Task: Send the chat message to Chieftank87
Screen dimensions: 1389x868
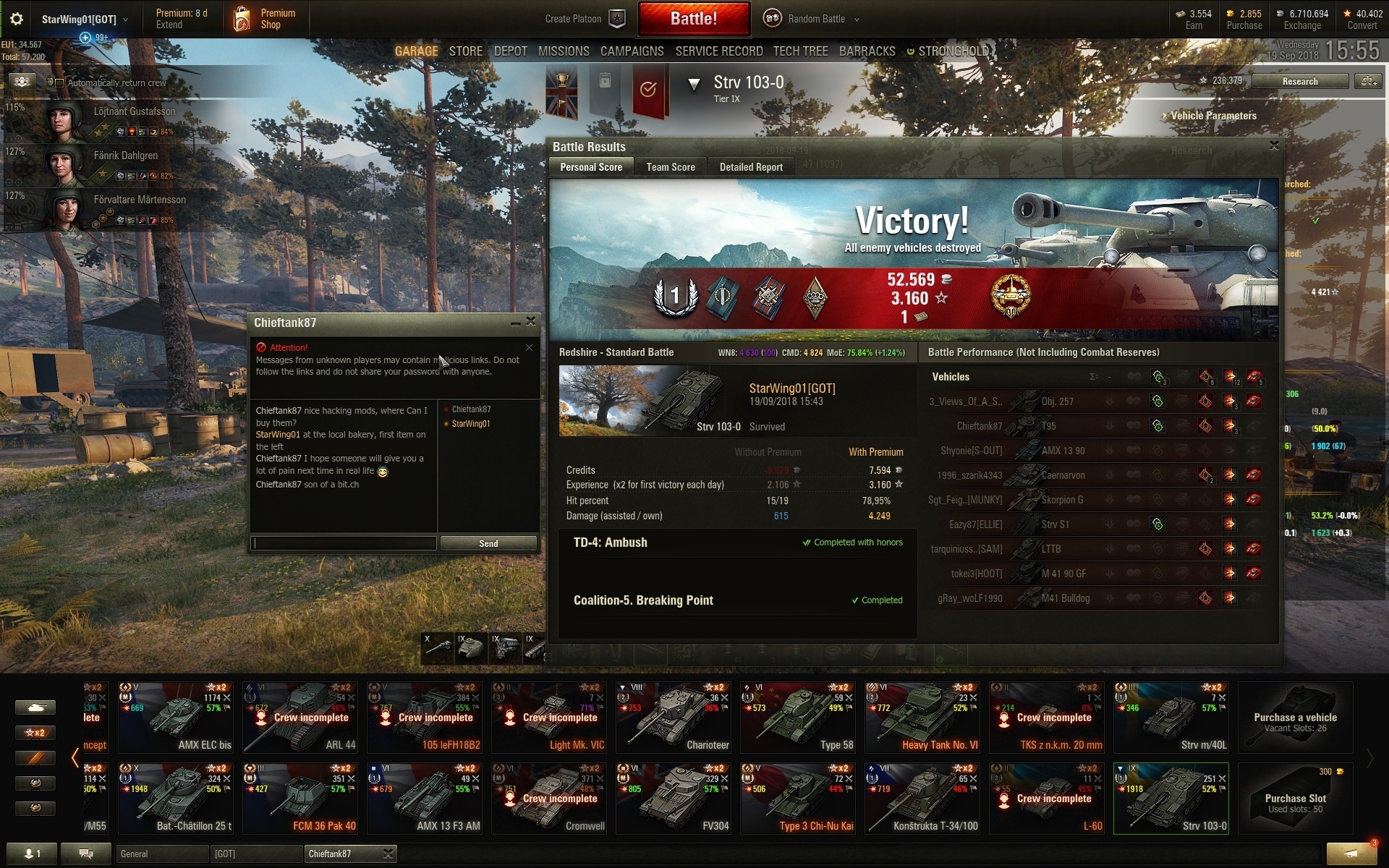Action: click(488, 543)
